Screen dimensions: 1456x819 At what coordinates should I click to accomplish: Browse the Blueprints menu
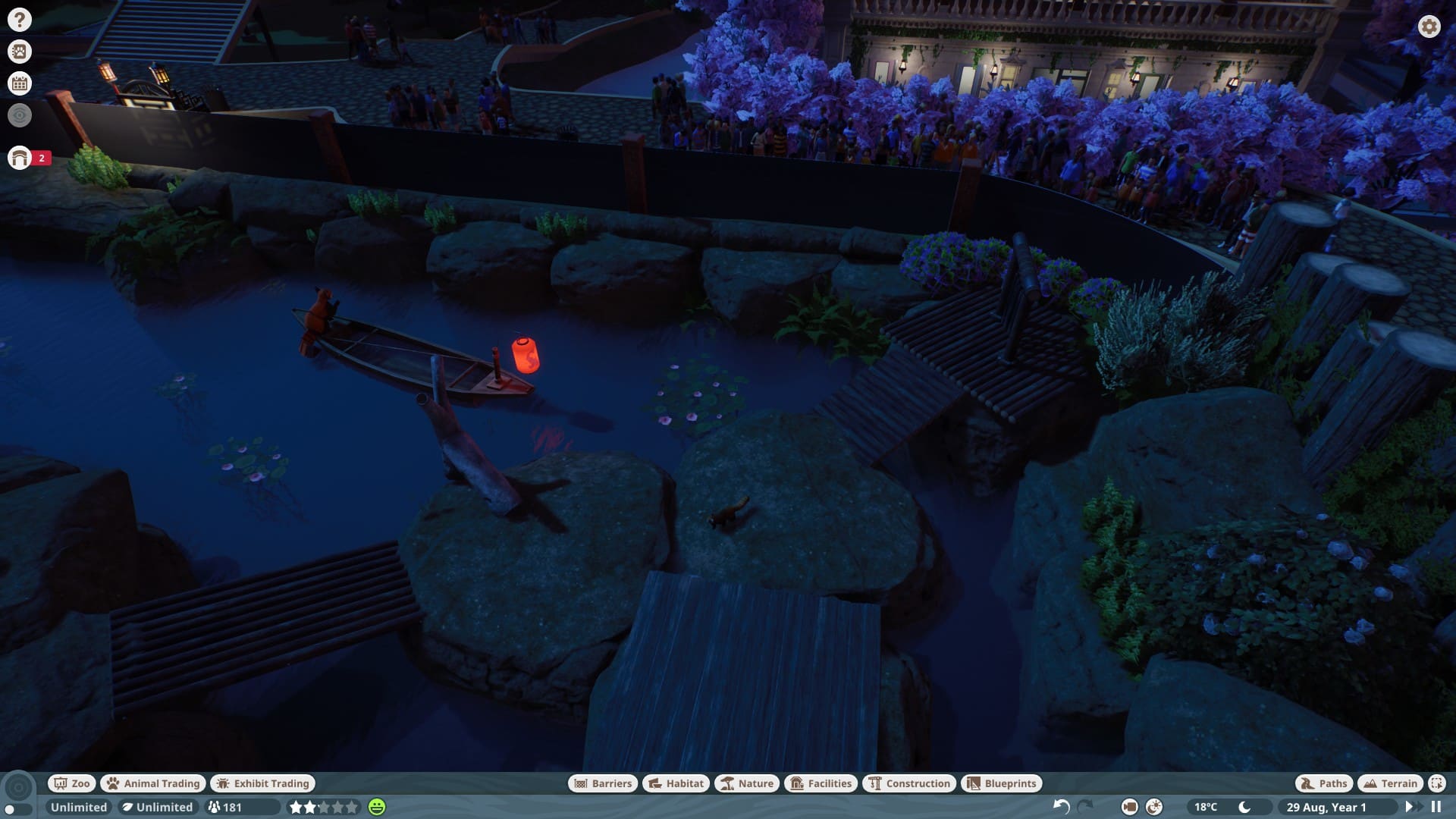pyautogui.click(x=1002, y=783)
